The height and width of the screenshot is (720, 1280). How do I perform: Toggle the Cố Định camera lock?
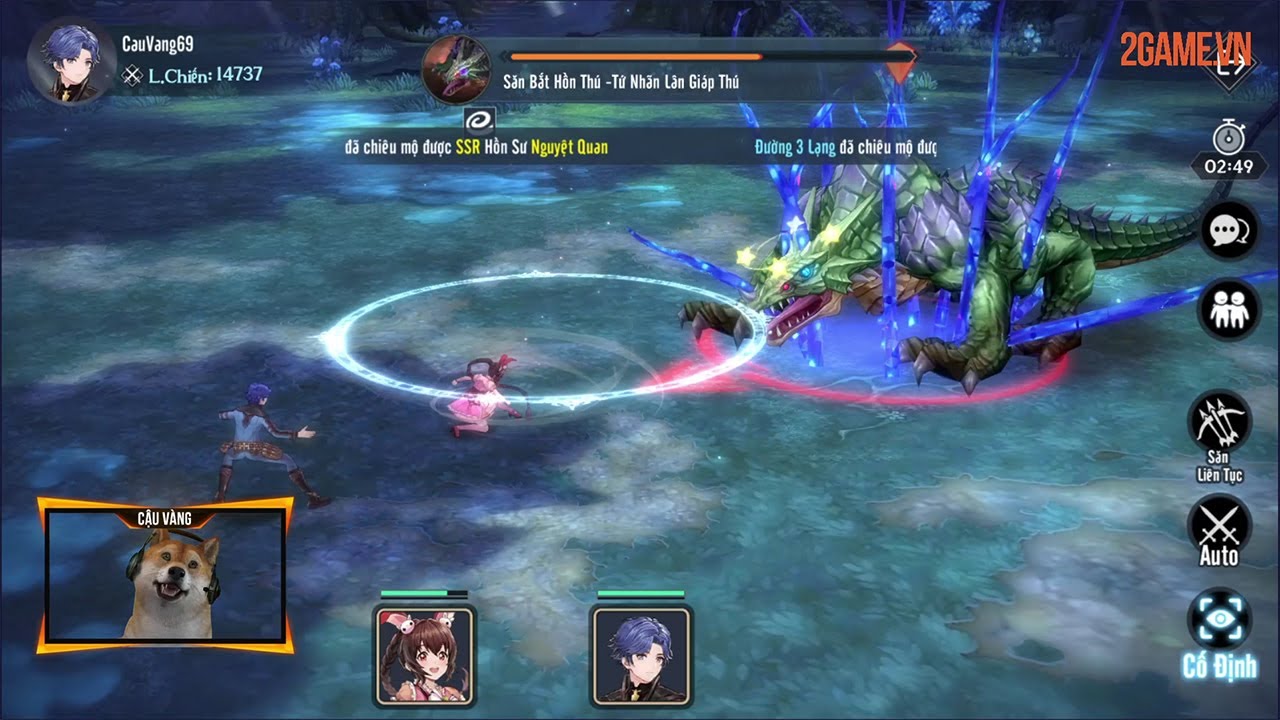(x=1219, y=622)
